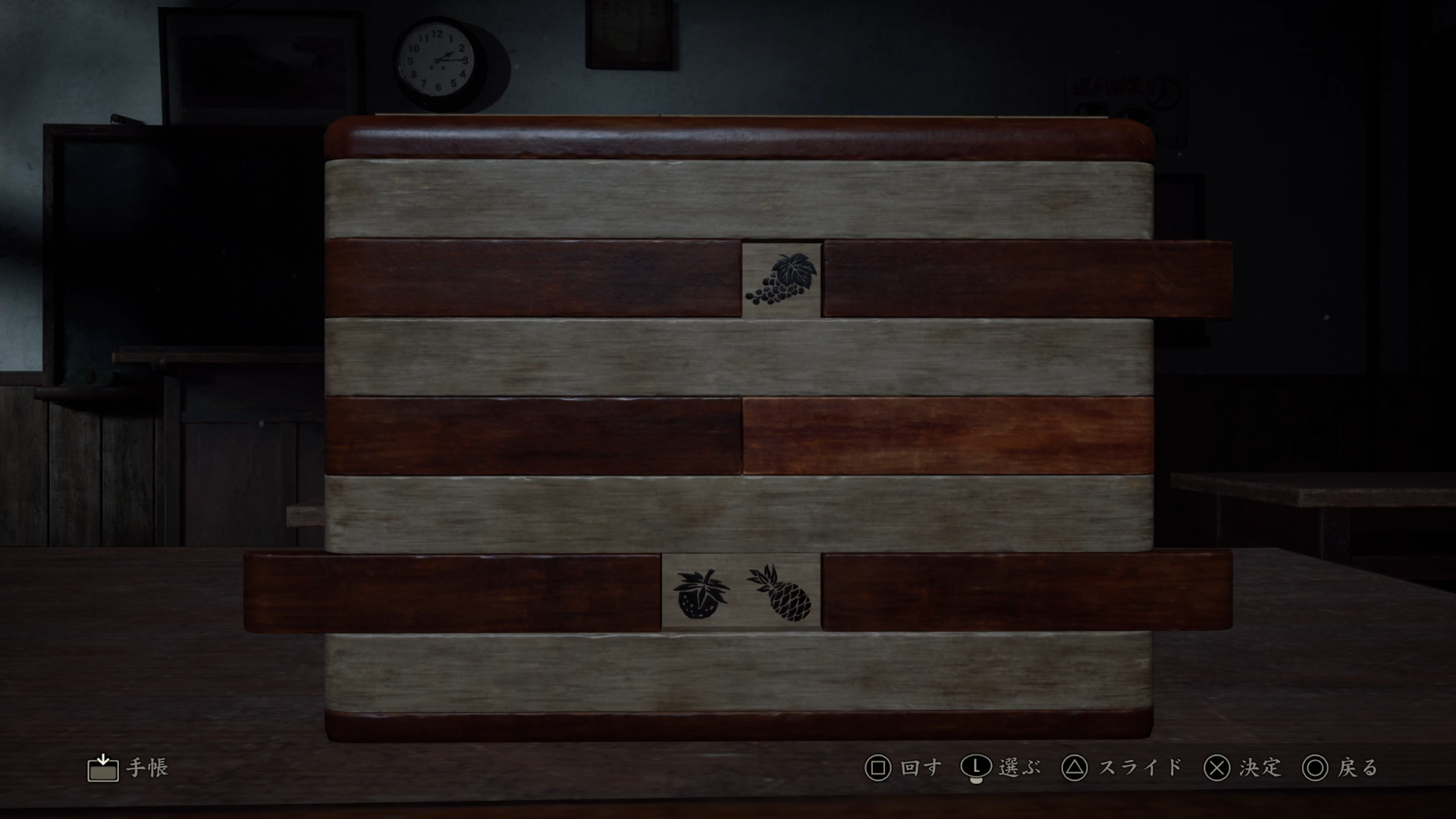Pick the dark slat left of the strawberry
The width and height of the screenshot is (1456, 819).
tap(453, 592)
